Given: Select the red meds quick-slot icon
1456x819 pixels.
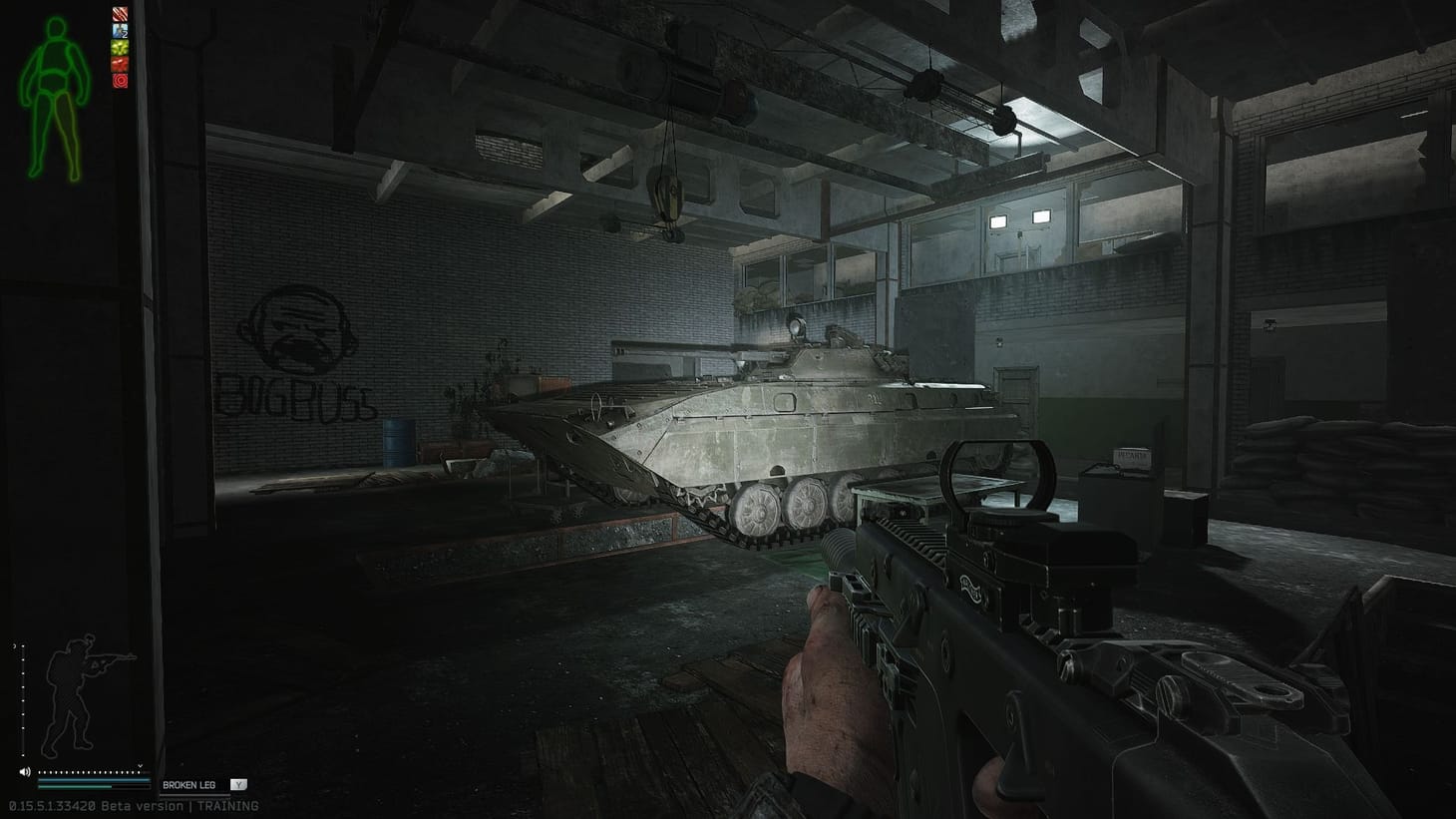Looking at the screenshot, I should tap(119, 64).
